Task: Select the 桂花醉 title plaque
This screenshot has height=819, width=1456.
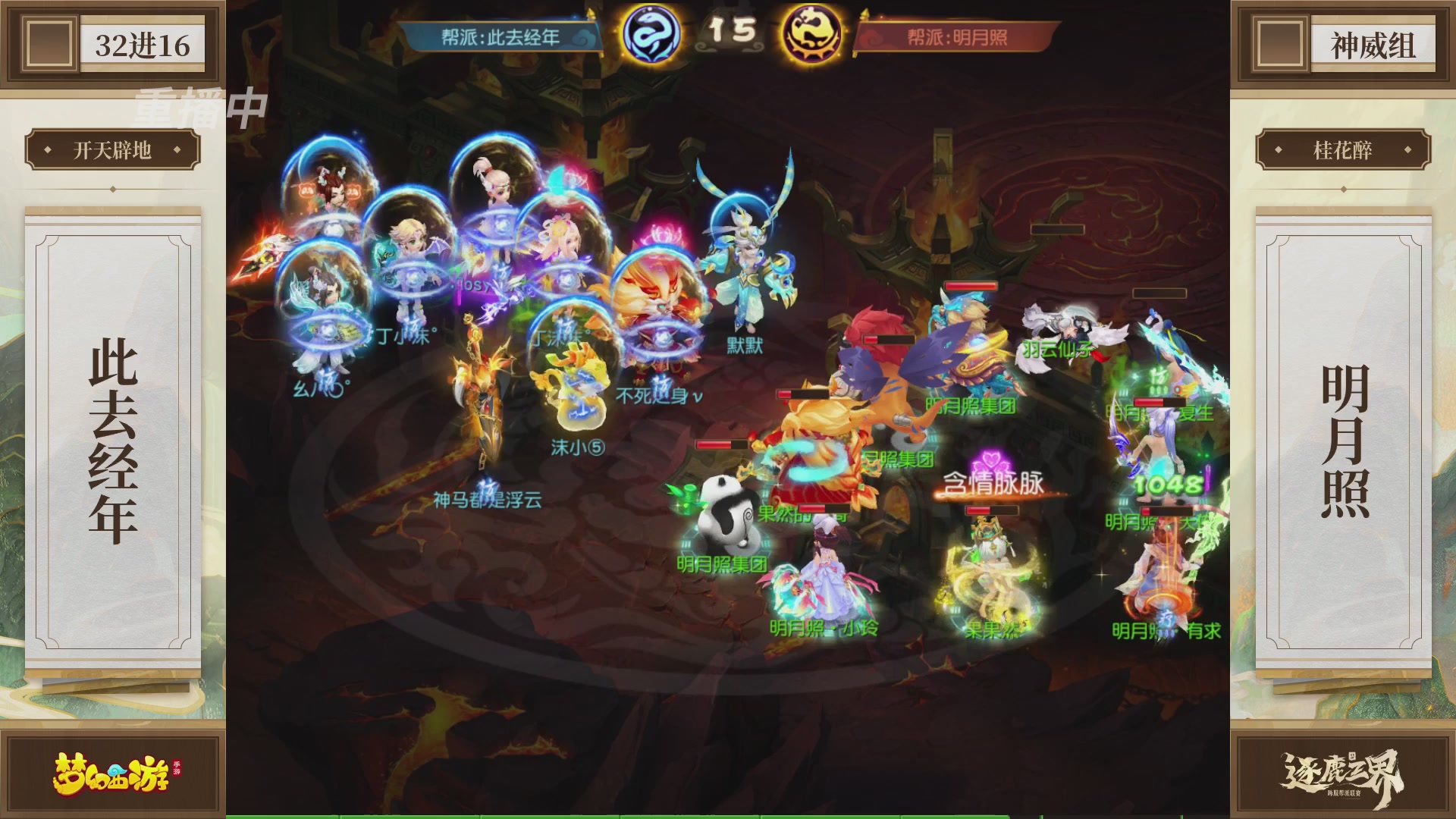Action: 1344,151
